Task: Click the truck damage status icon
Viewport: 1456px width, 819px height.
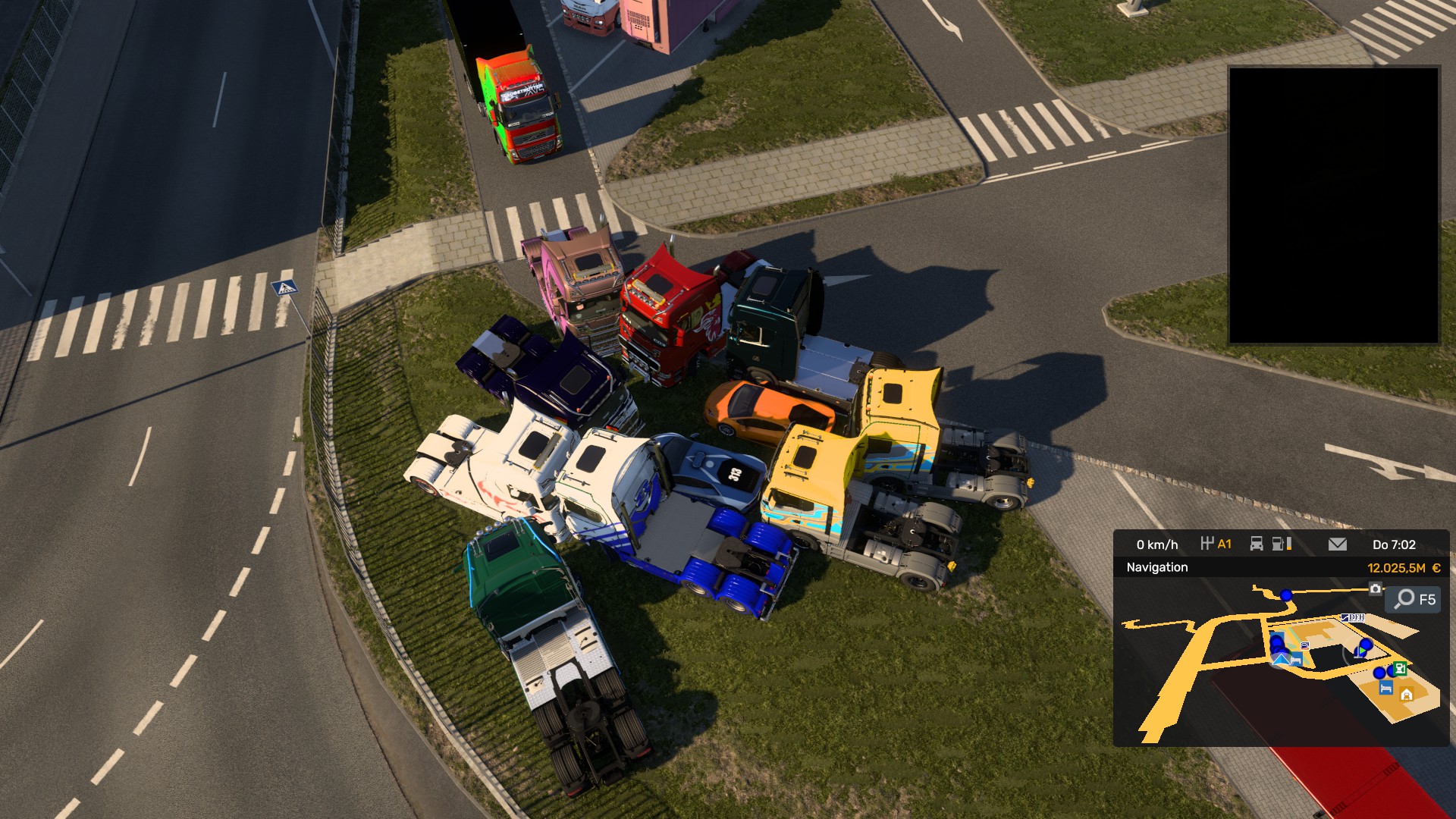Action: [1257, 544]
